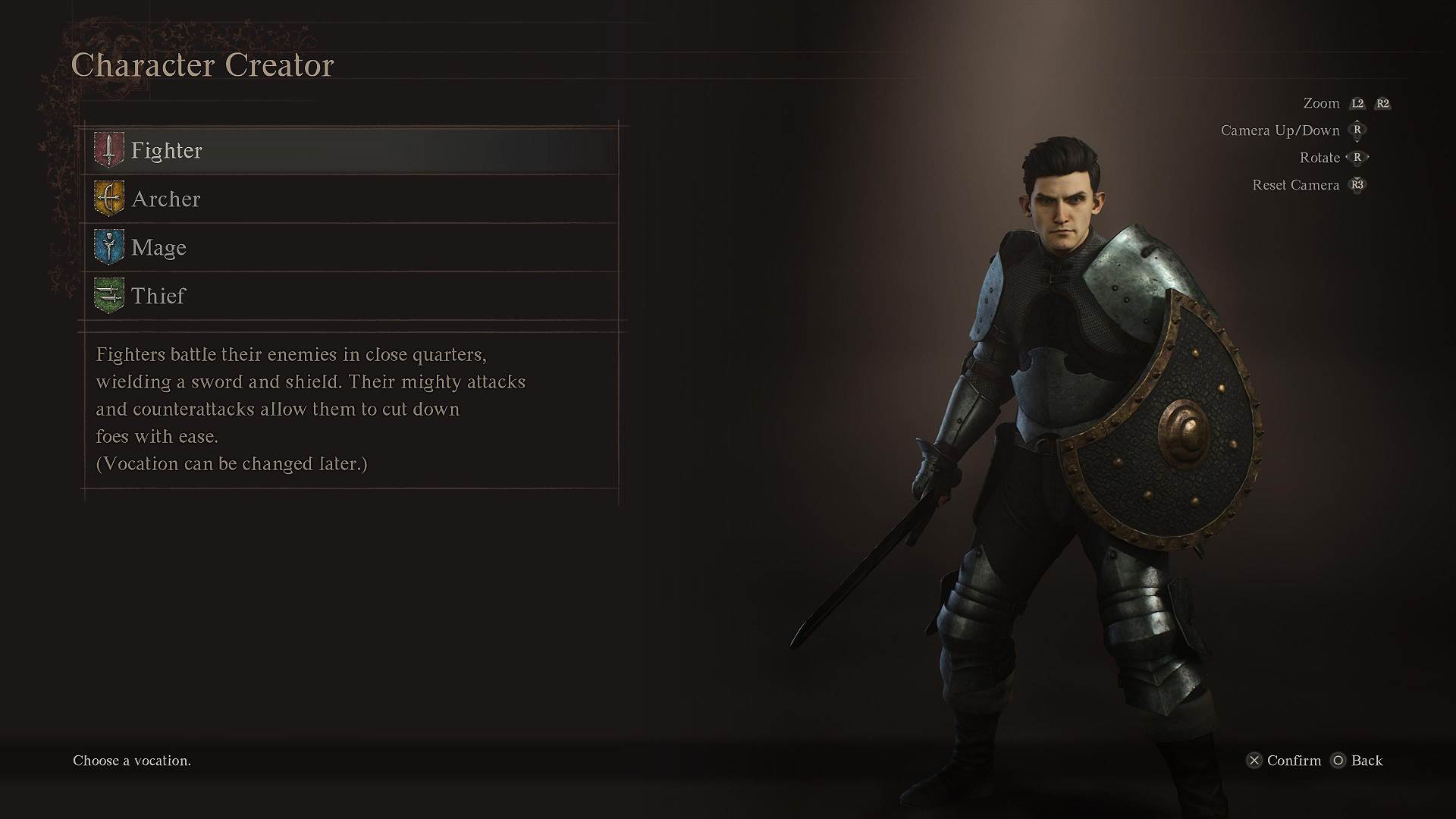Click the X Confirm button icon

coord(1255,761)
